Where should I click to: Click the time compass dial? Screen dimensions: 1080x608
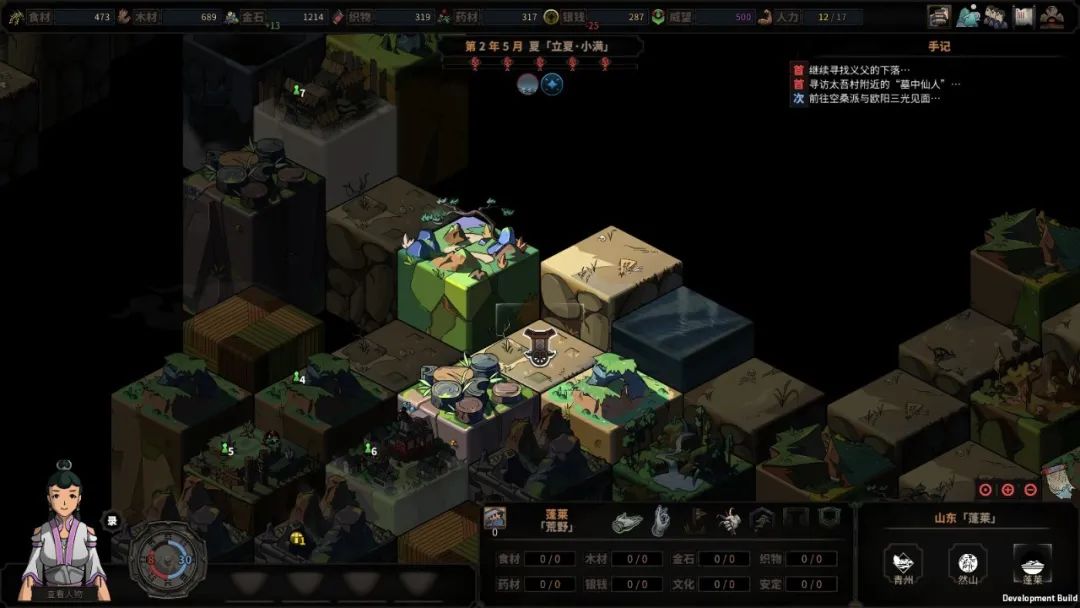coord(168,559)
